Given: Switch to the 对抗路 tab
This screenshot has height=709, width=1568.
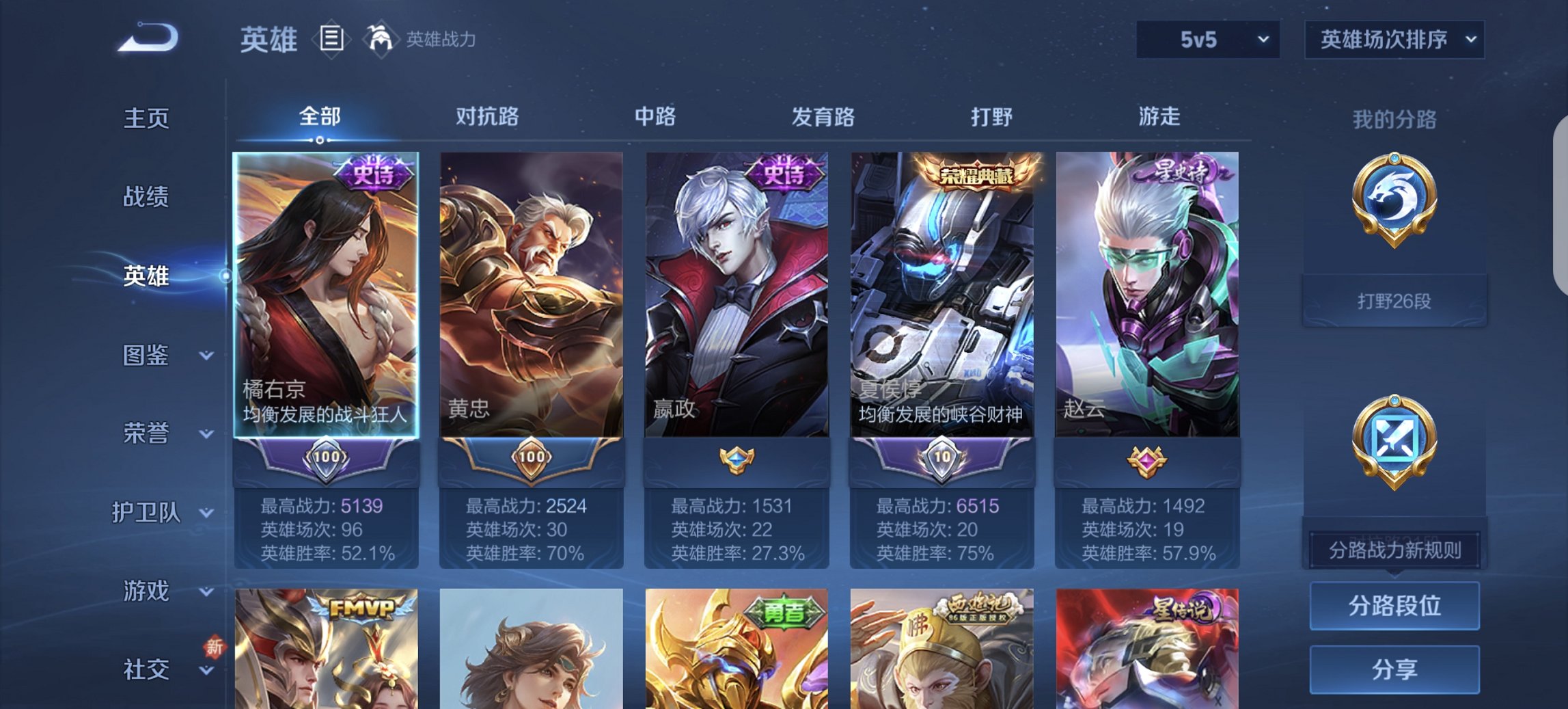Looking at the screenshot, I should pos(488,117).
